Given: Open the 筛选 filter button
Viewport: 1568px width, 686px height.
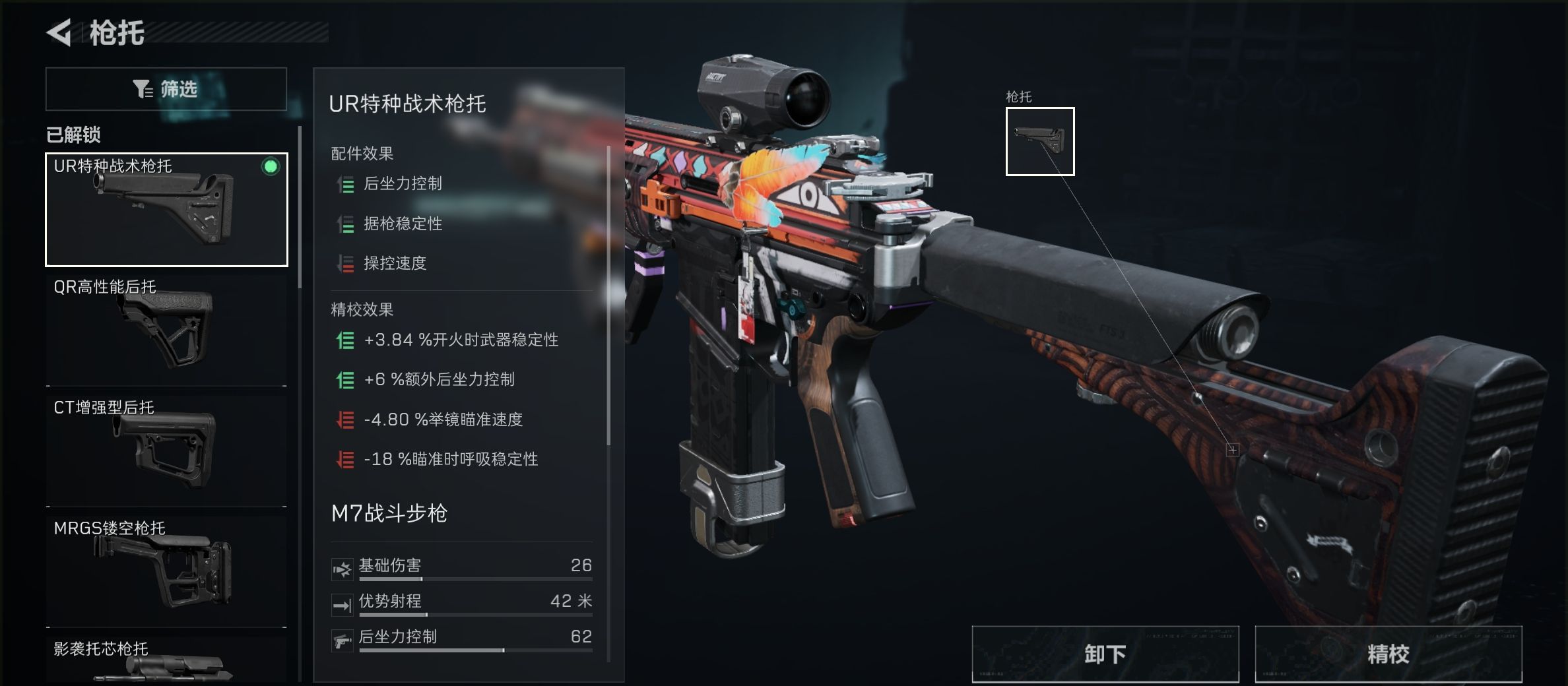Looking at the screenshot, I should [x=166, y=89].
